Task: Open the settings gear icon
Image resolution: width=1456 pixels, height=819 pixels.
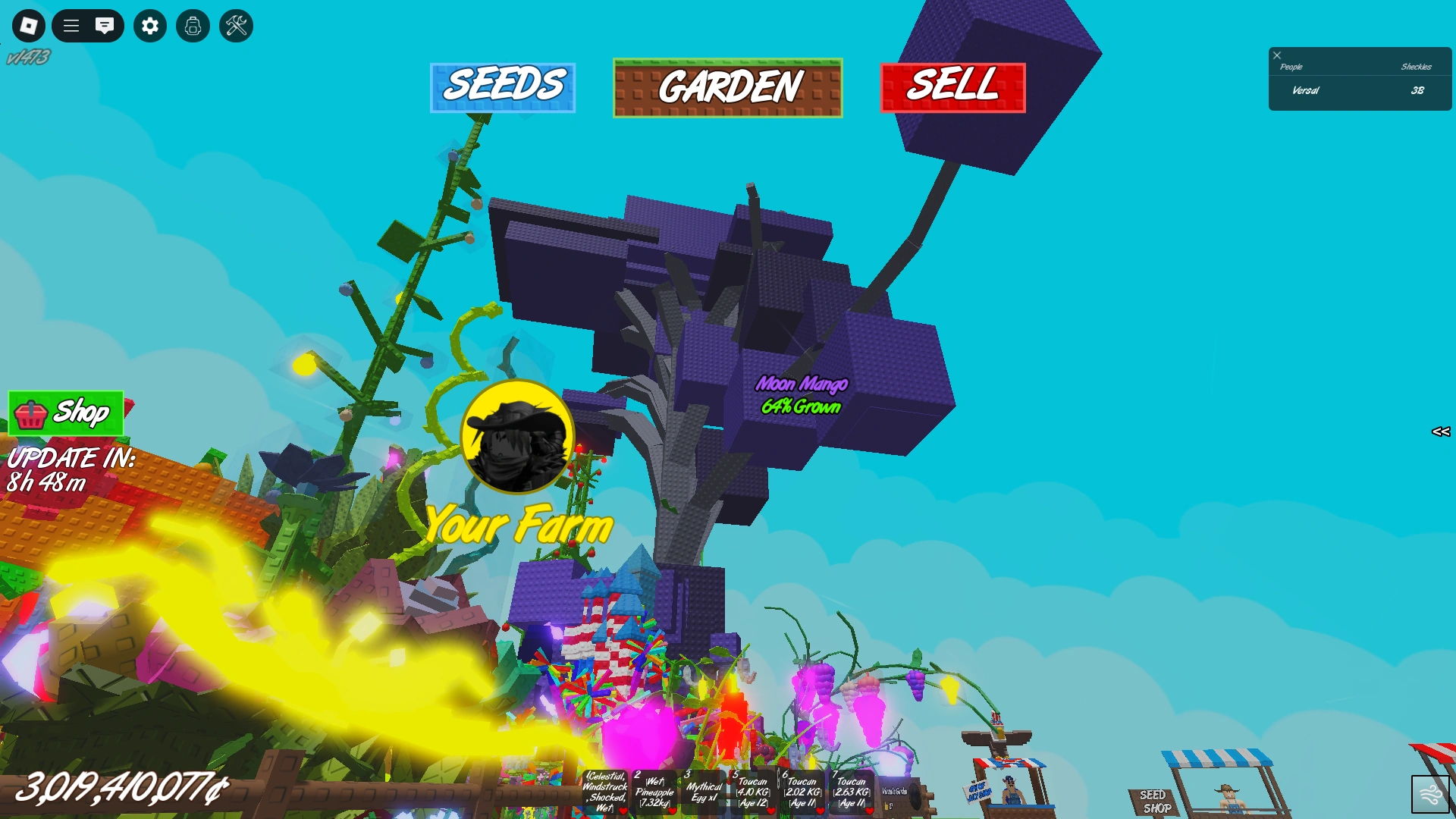Action: coord(149,26)
